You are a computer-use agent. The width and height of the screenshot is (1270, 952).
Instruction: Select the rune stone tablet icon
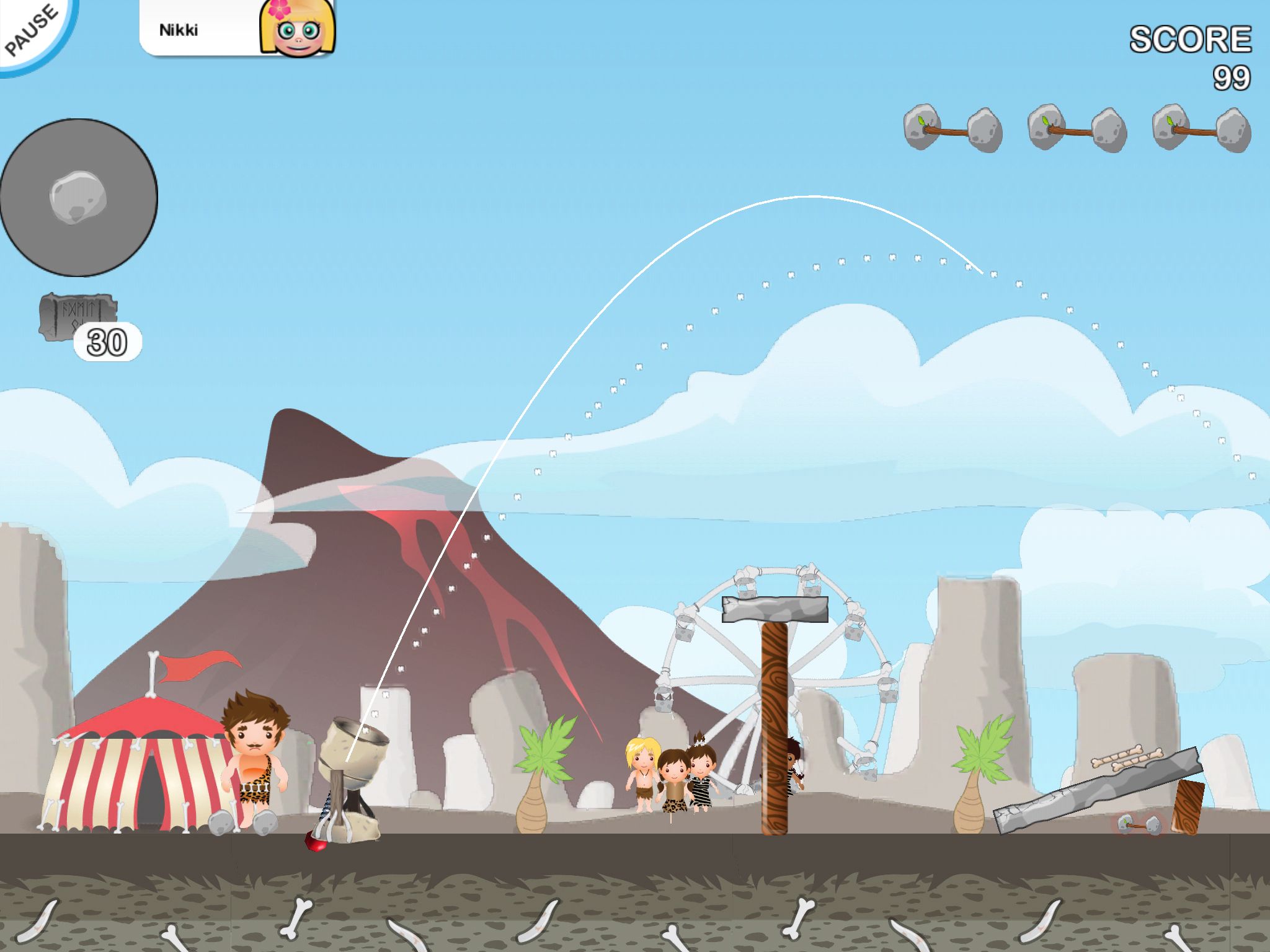coord(76,314)
